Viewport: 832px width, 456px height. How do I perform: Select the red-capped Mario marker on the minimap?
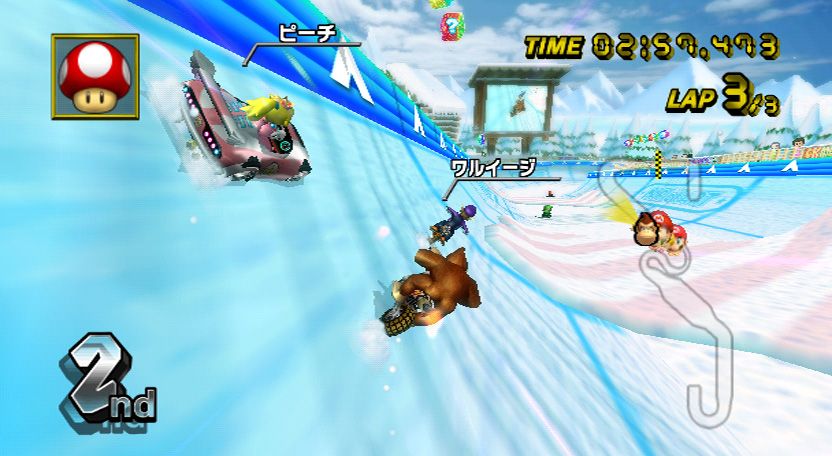click(x=677, y=238)
